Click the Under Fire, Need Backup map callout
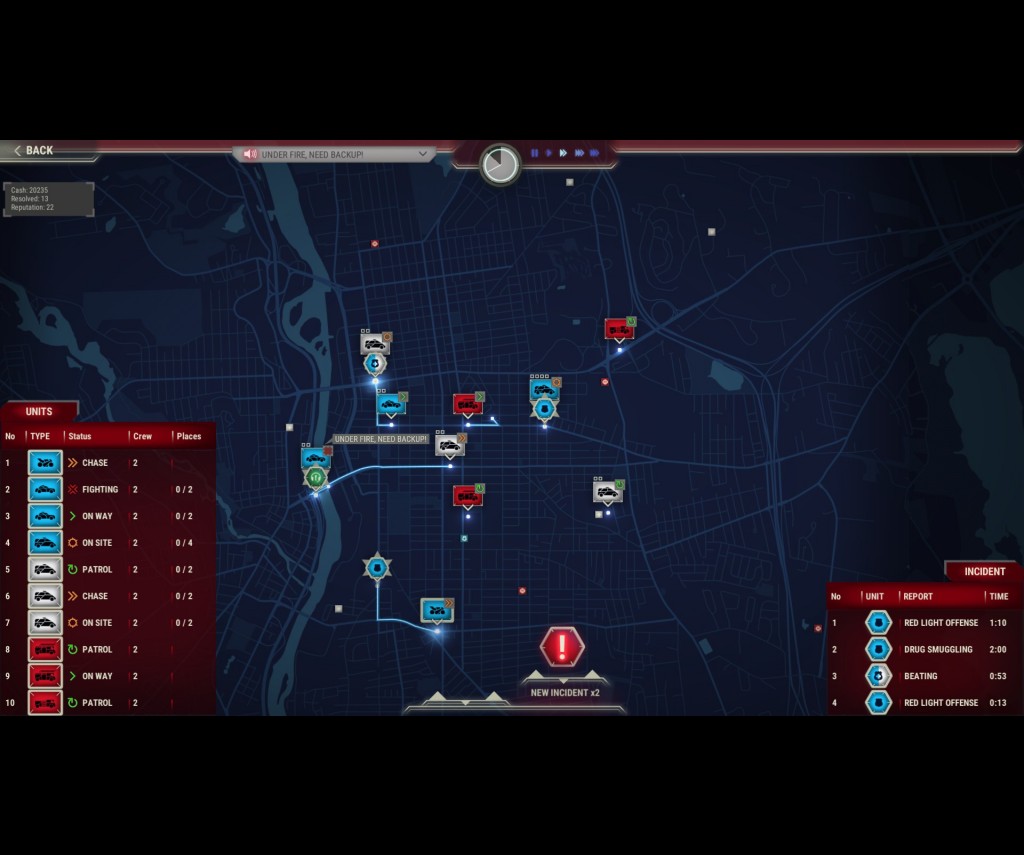 point(381,439)
